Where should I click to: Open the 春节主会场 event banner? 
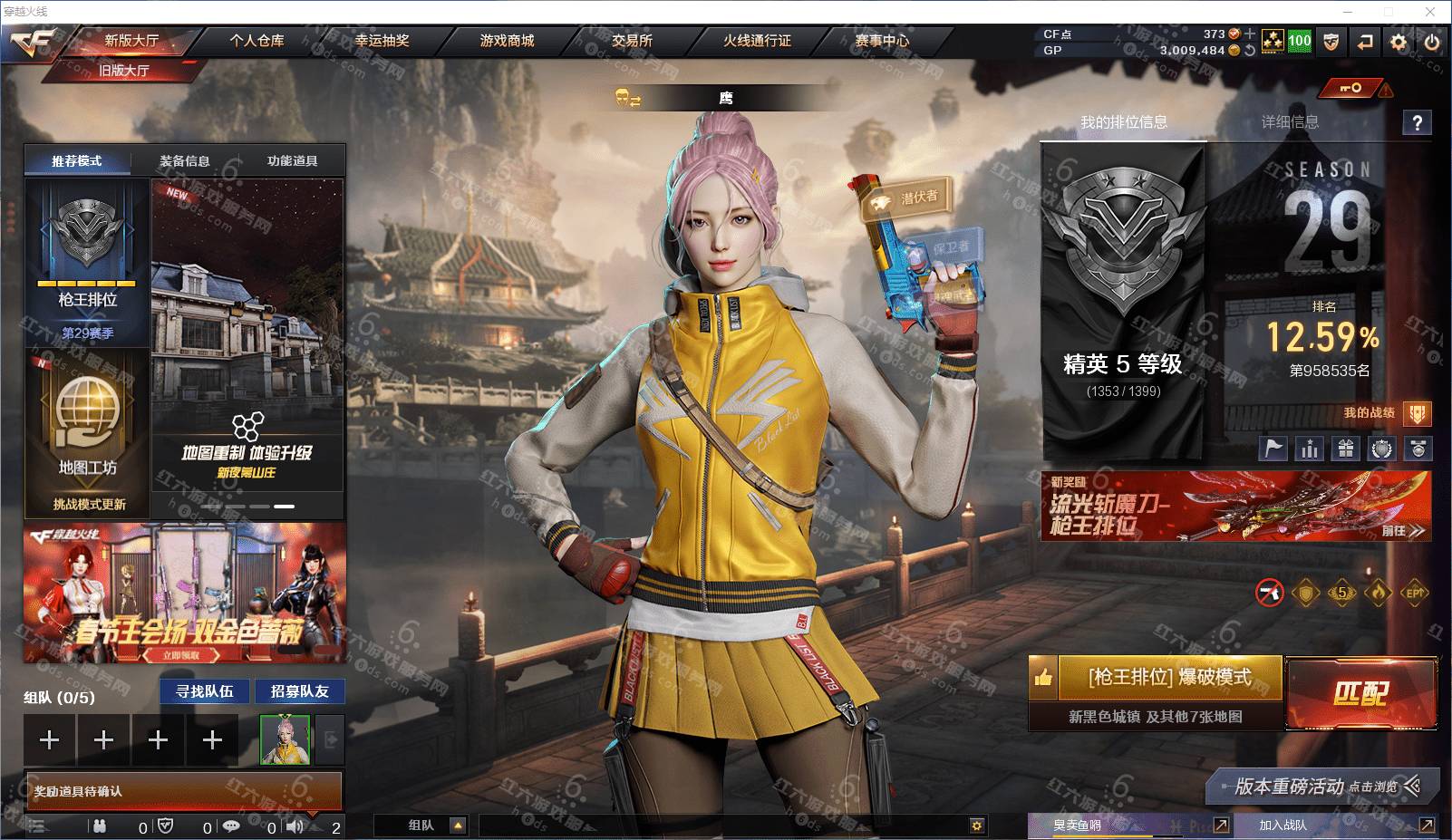click(185, 593)
